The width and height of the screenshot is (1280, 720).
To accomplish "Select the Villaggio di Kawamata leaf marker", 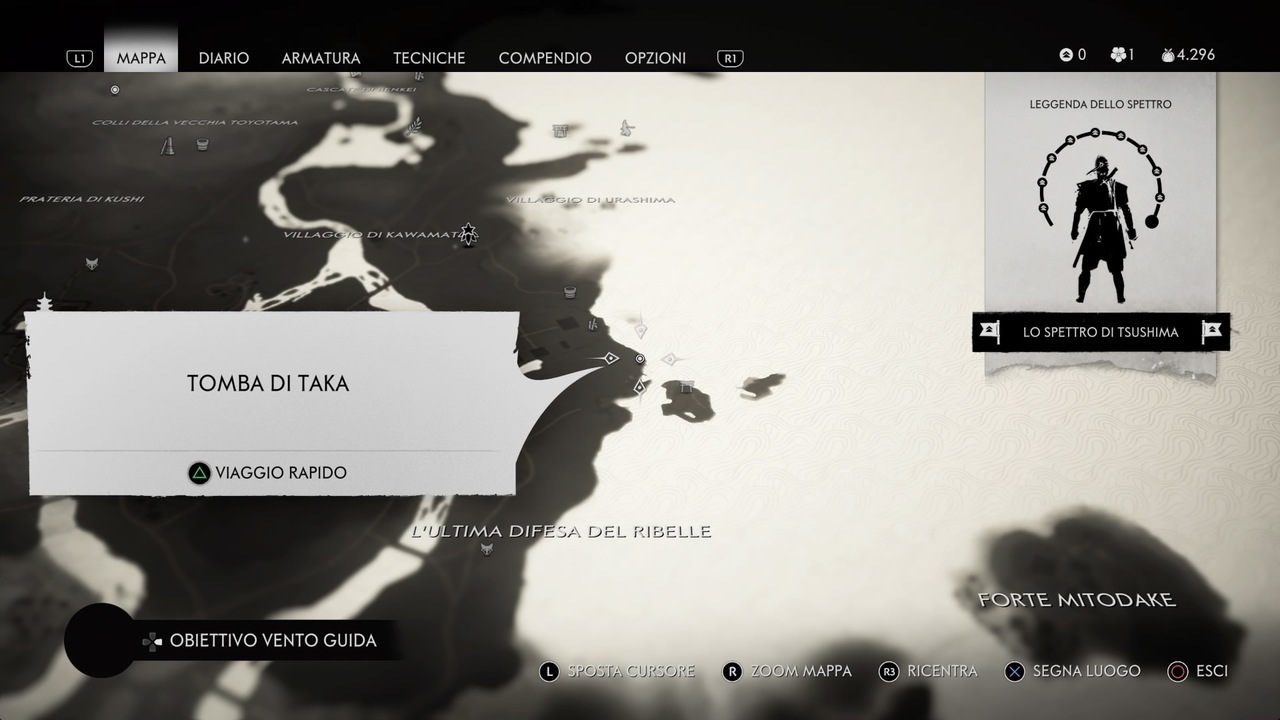I will 468,234.
